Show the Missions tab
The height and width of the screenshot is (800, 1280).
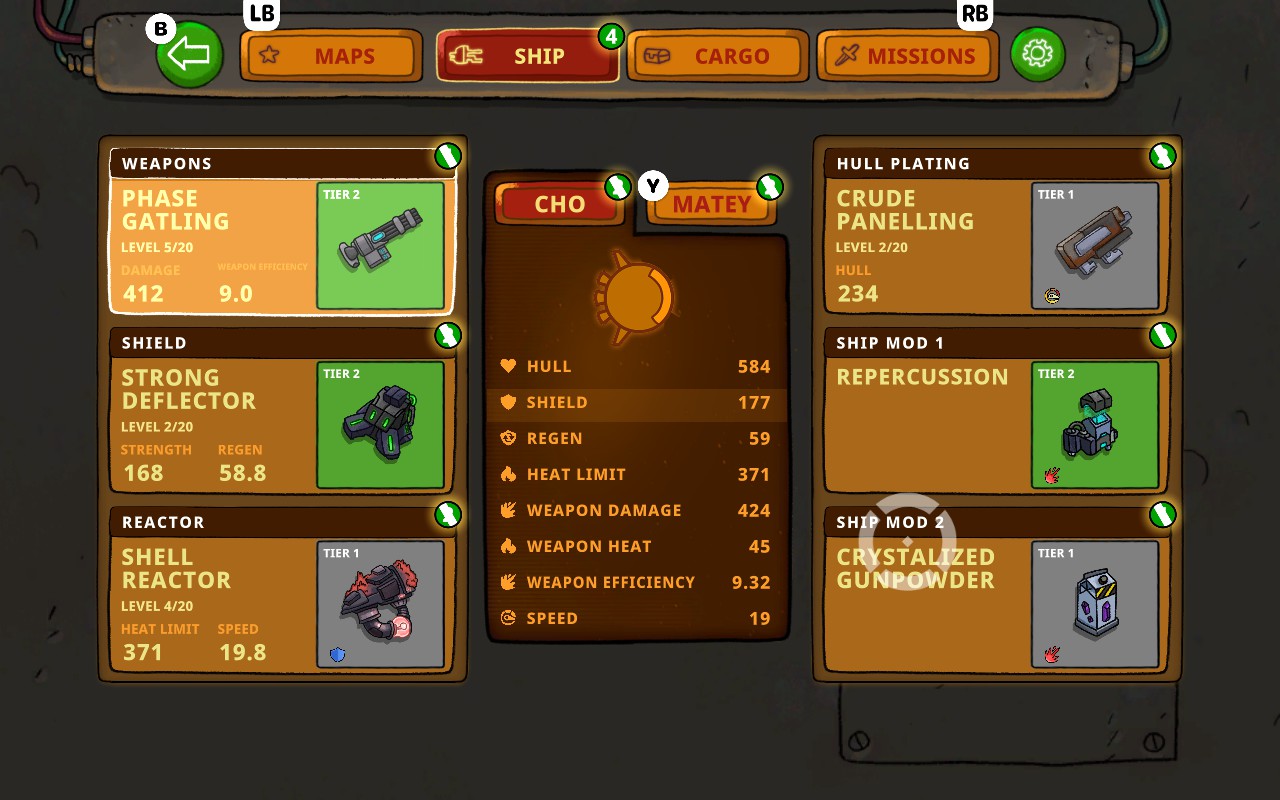(x=907, y=56)
